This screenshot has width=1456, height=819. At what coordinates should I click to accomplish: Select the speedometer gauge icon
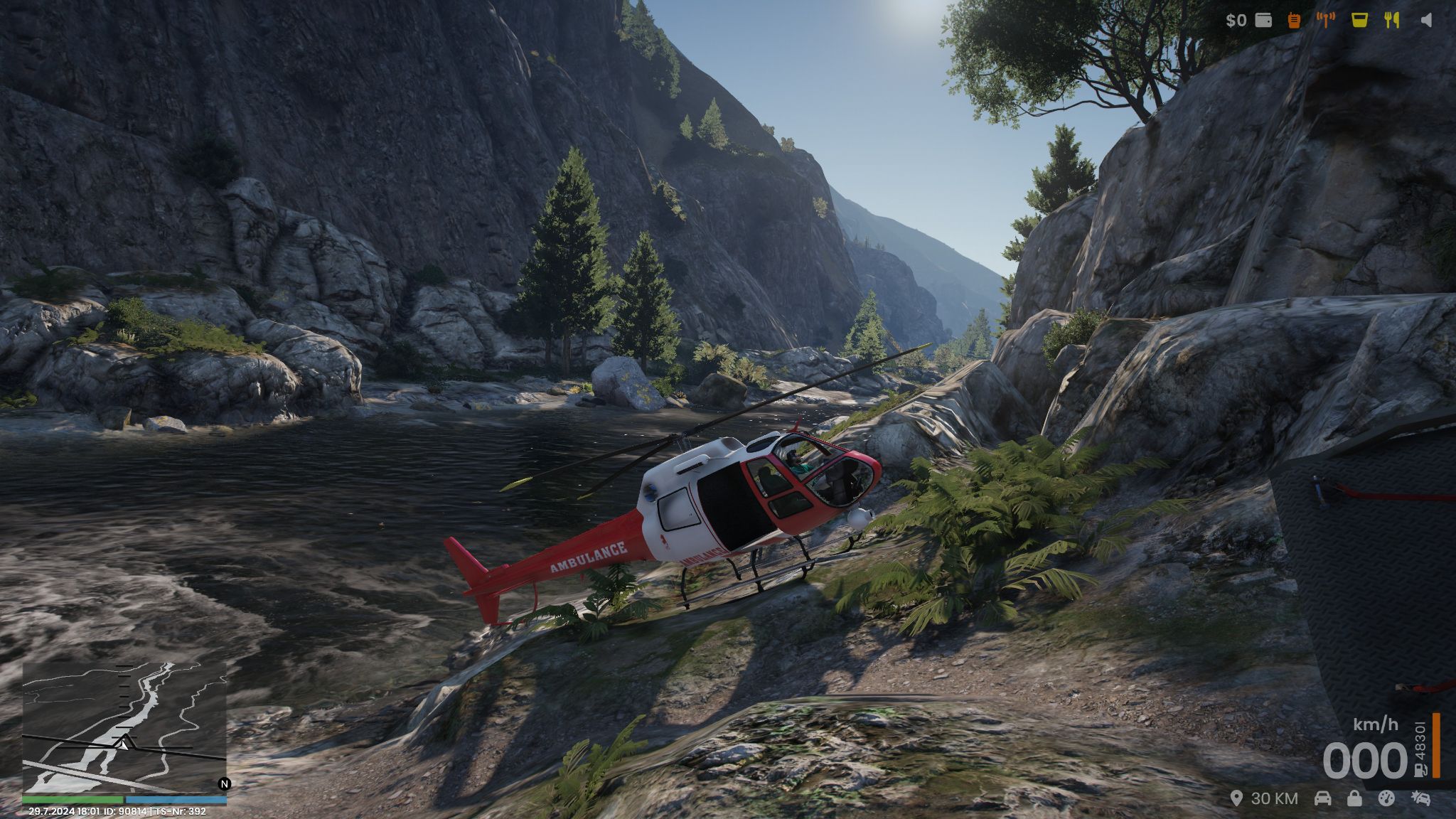1386,798
